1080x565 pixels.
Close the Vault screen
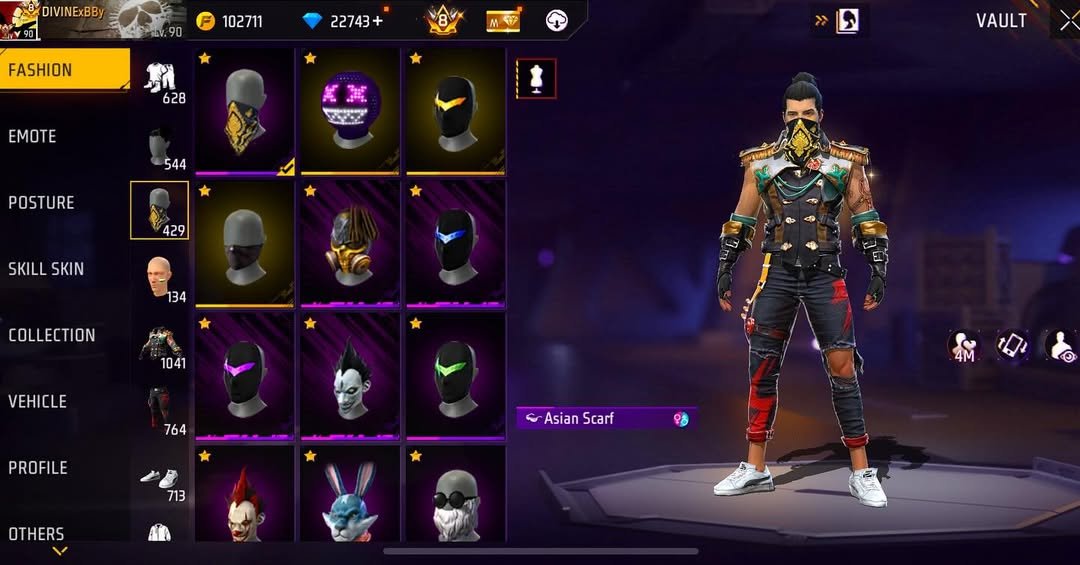click(1068, 21)
